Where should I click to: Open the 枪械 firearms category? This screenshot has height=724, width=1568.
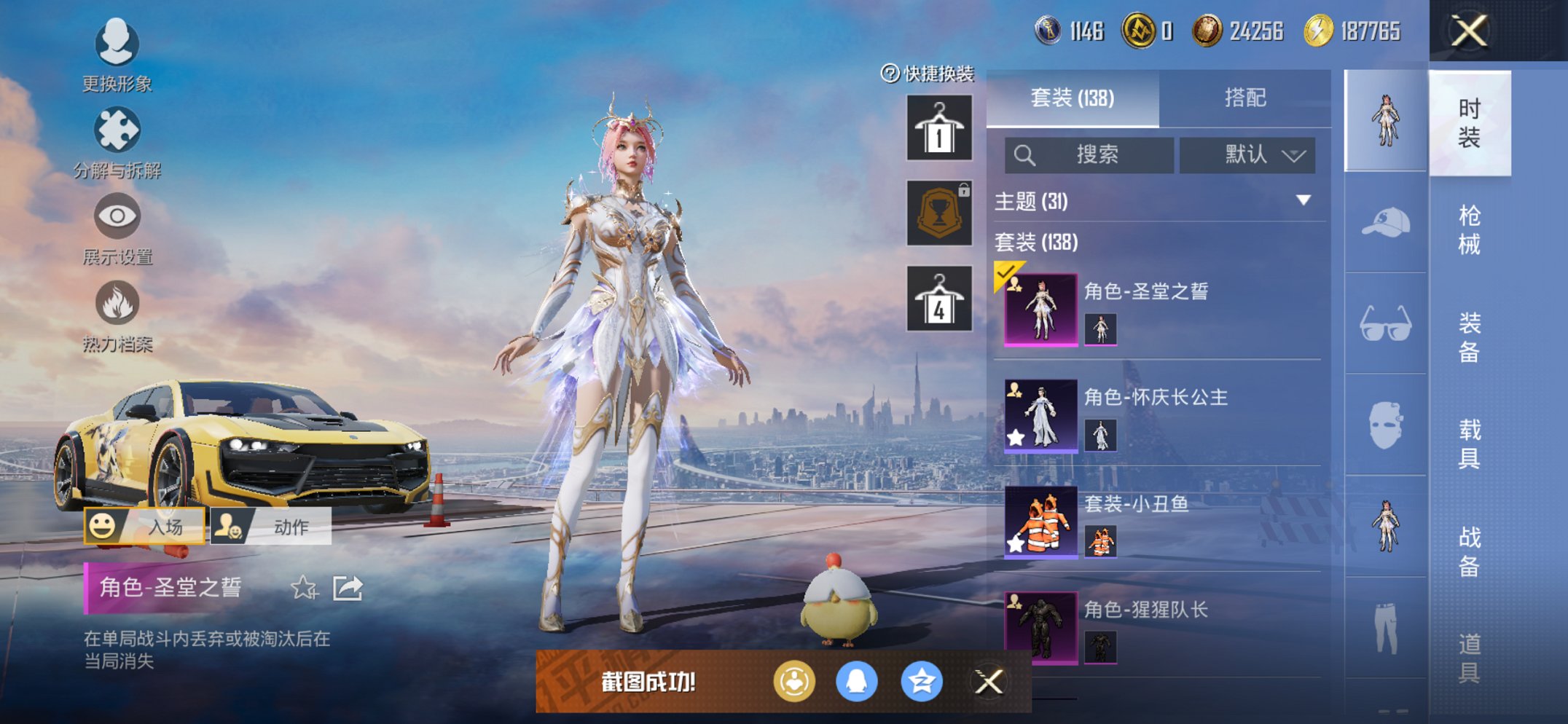1469,229
